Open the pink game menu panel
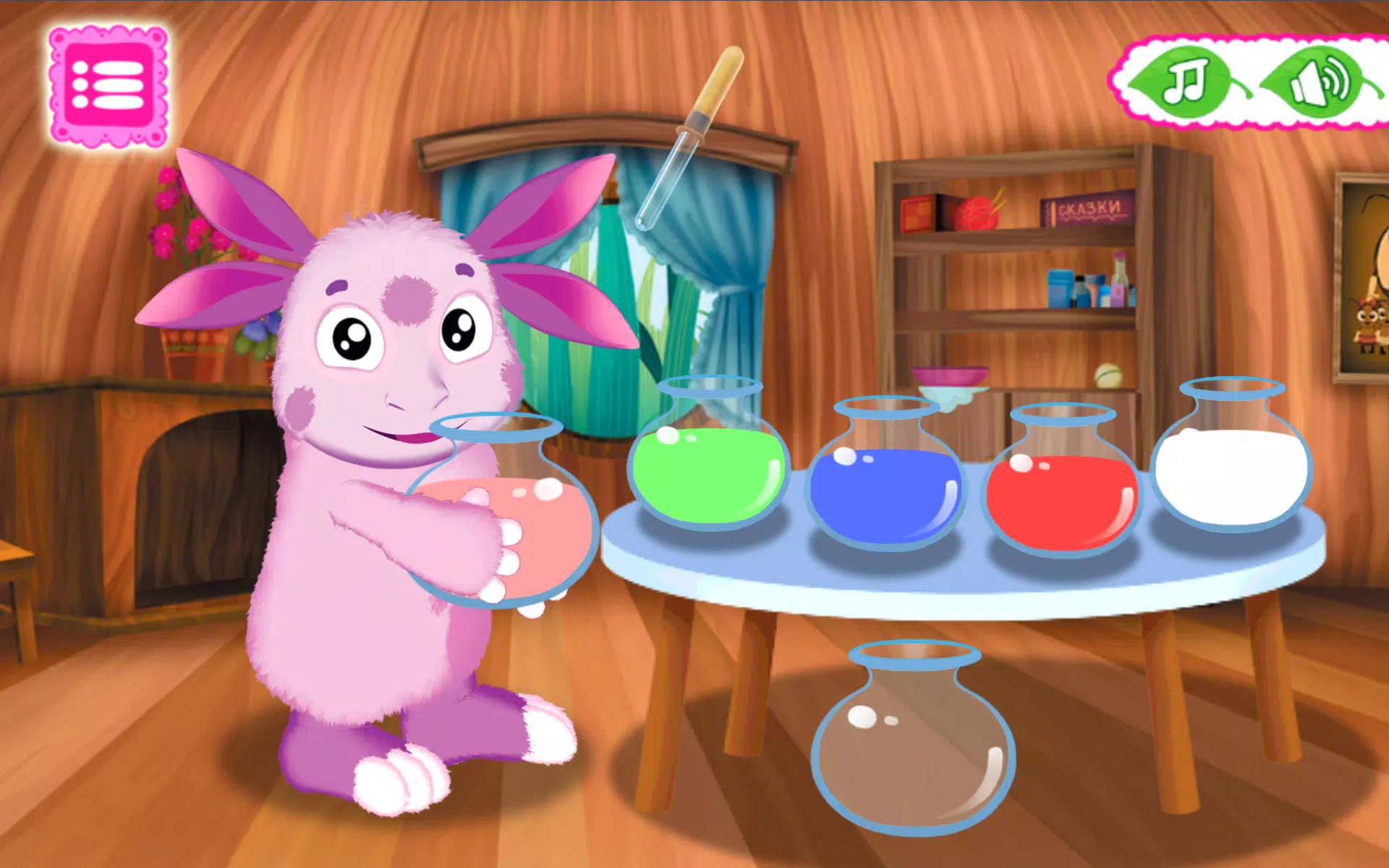1389x868 pixels. point(109,83)
